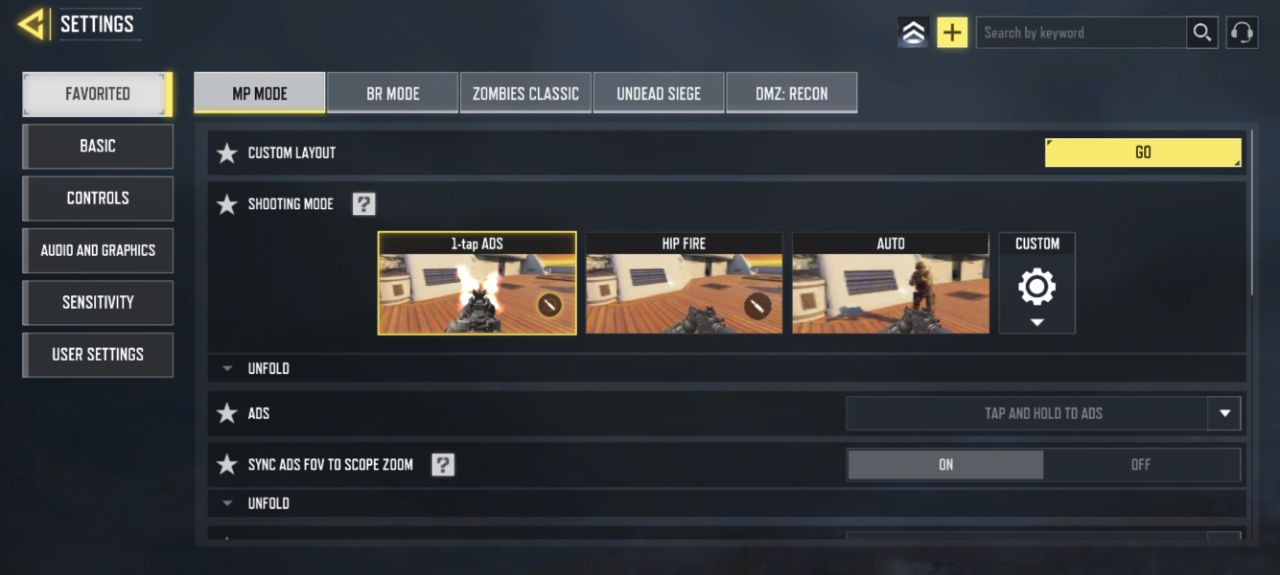
Task: Open Audio and Graphics settings
Action: coord(98,250)
